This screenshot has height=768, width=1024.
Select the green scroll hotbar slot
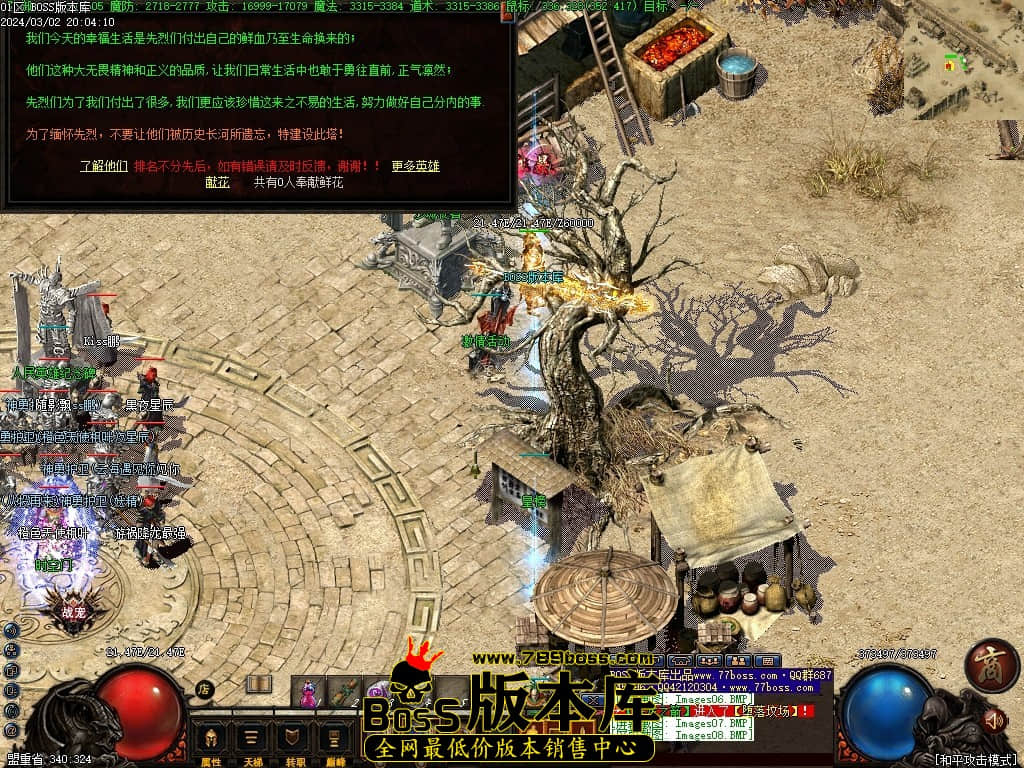(x=344, y=692)
